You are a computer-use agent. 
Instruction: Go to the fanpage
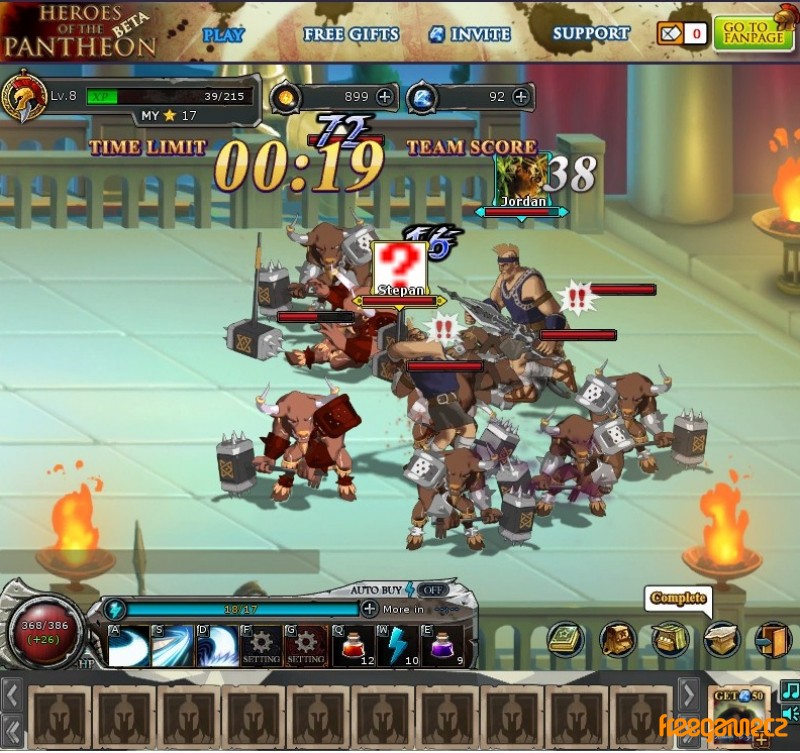tap(746, 33)
